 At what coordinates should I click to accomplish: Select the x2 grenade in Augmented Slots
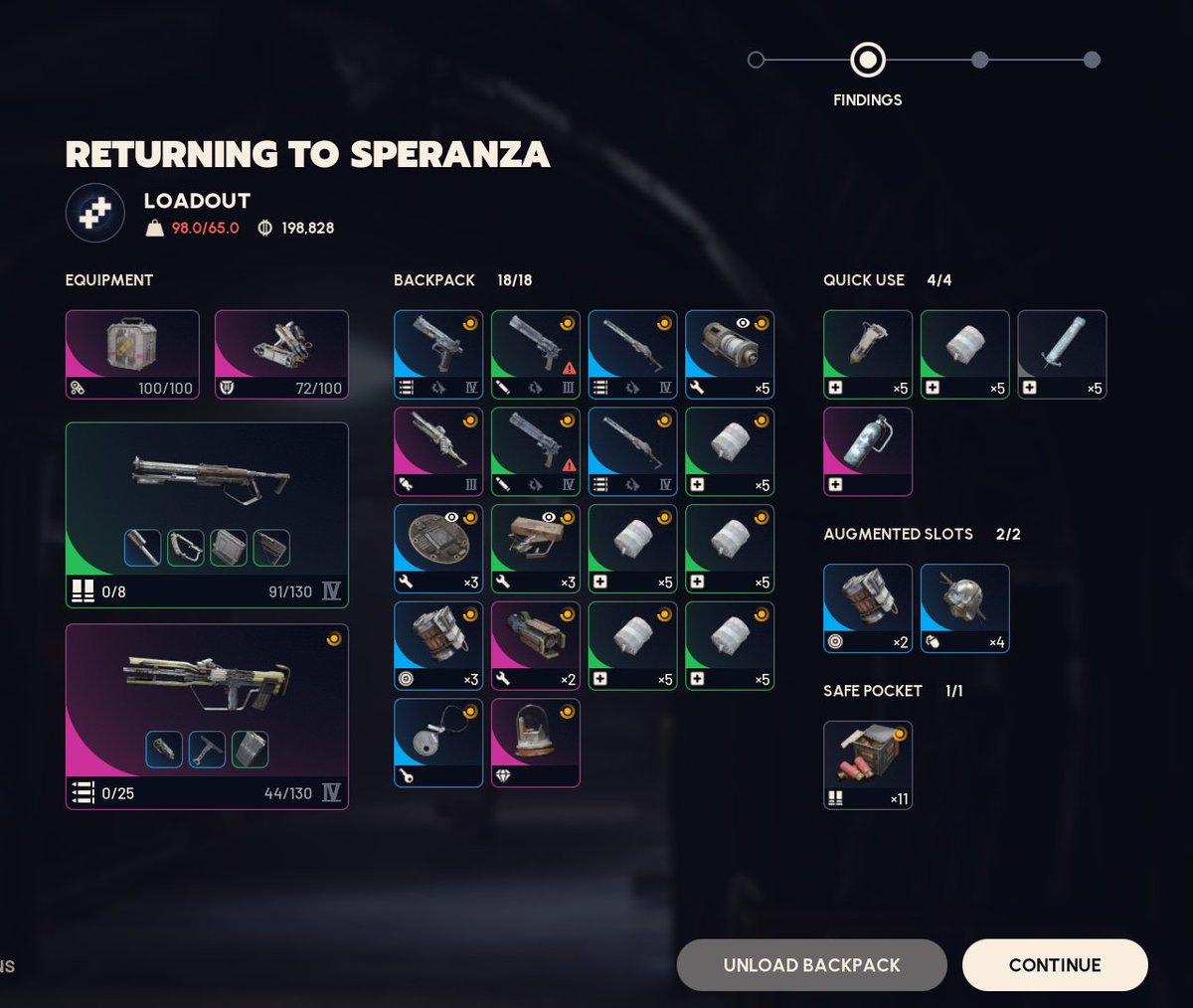click(x=867, y=607)
